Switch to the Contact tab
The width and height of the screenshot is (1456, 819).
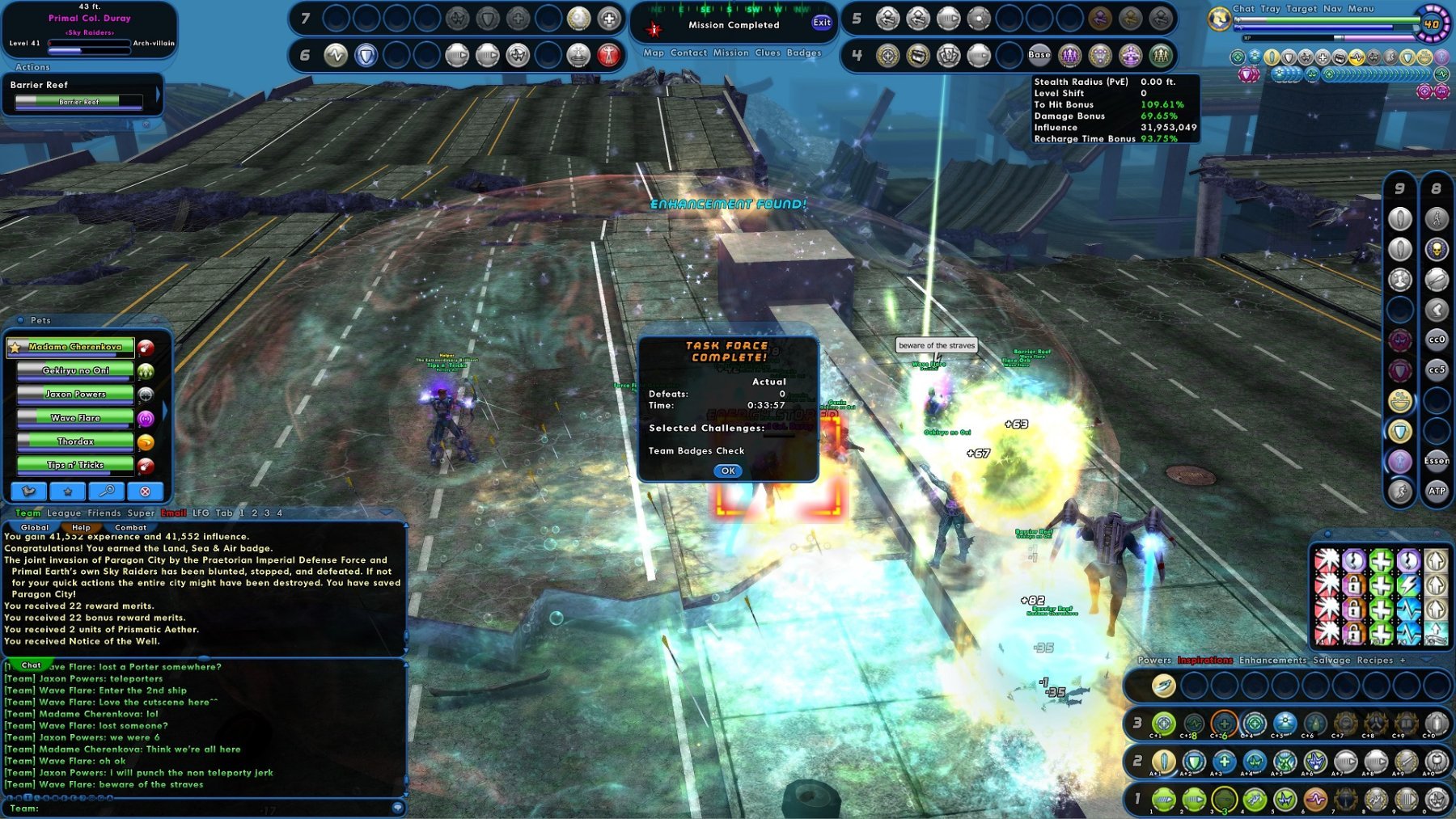point(688,53)
